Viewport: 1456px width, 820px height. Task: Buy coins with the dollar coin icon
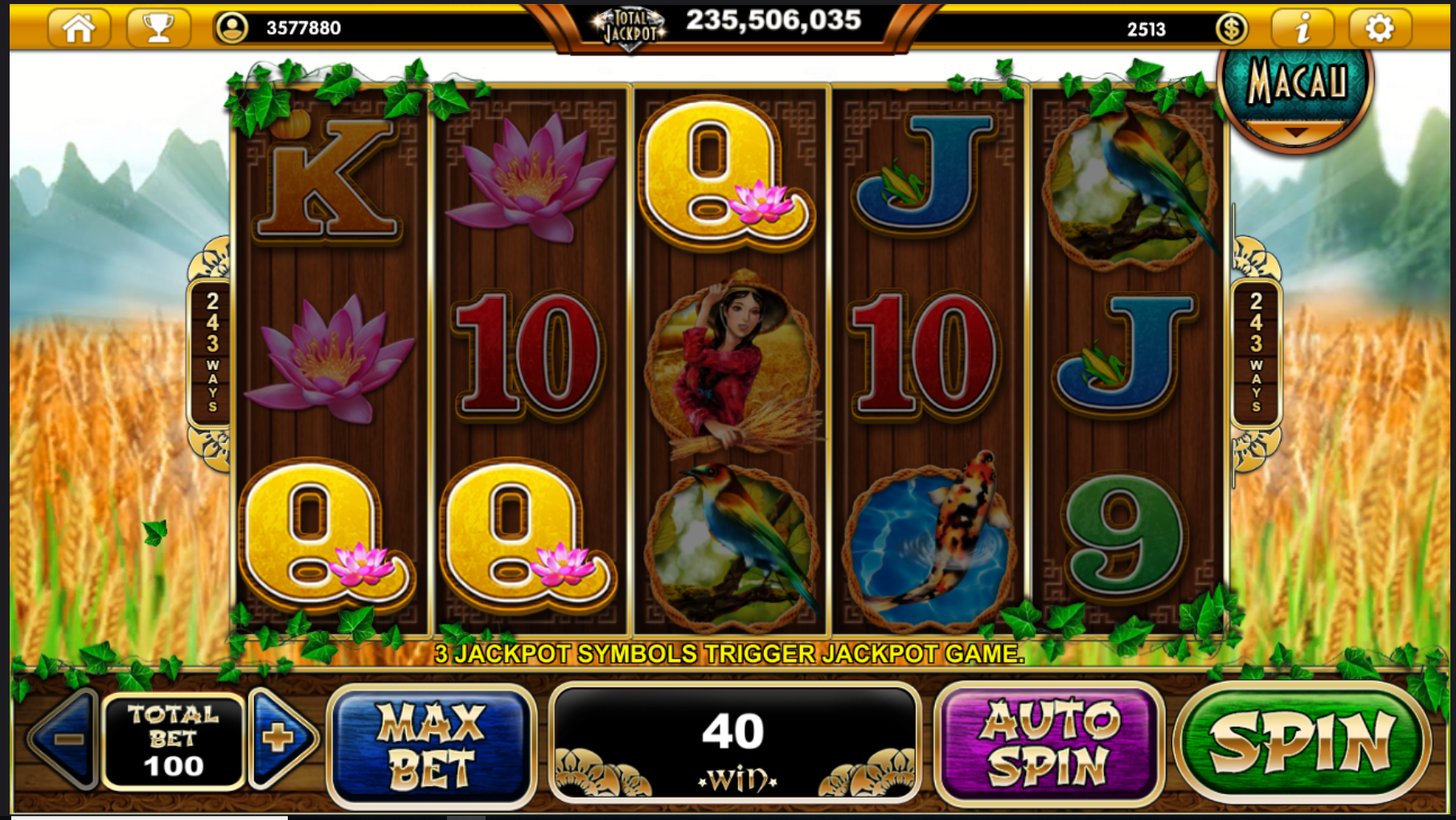pyautogui.click(x=1231, y=29)
